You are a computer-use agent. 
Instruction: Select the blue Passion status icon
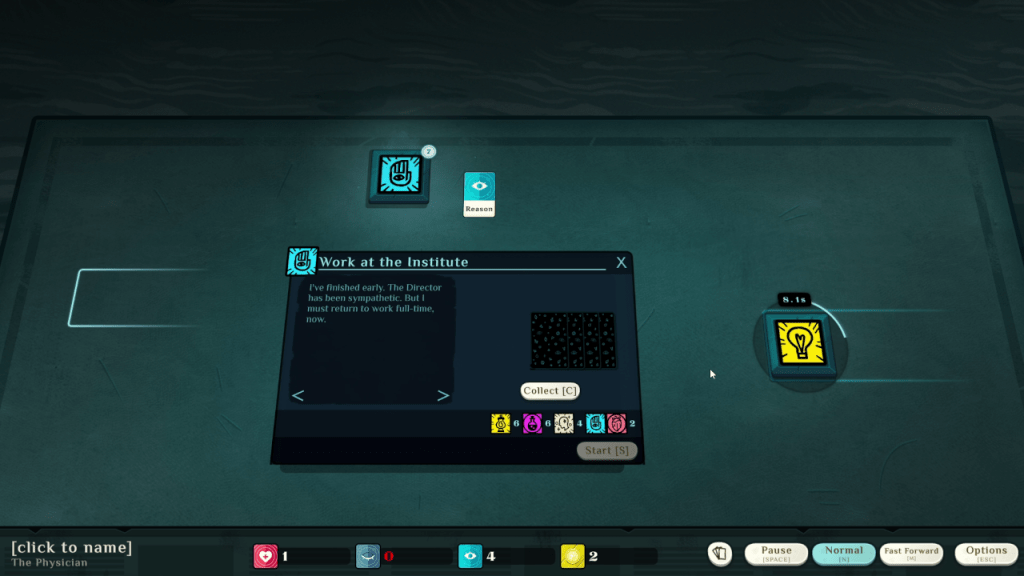[x=367, y=556]
